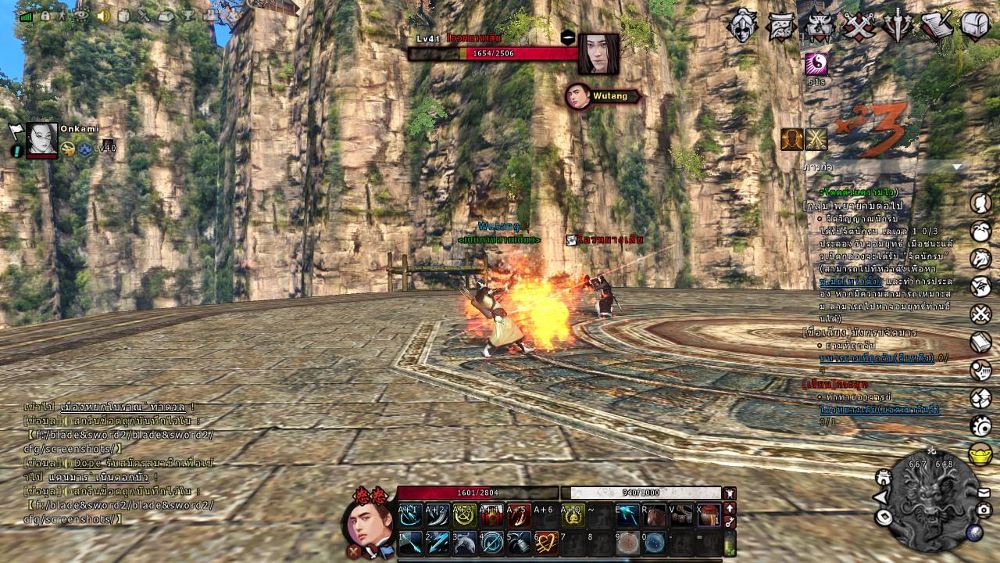Open the treasure chest menu icon
Screen dimensions: 1000x563
(x=975, y=25)
